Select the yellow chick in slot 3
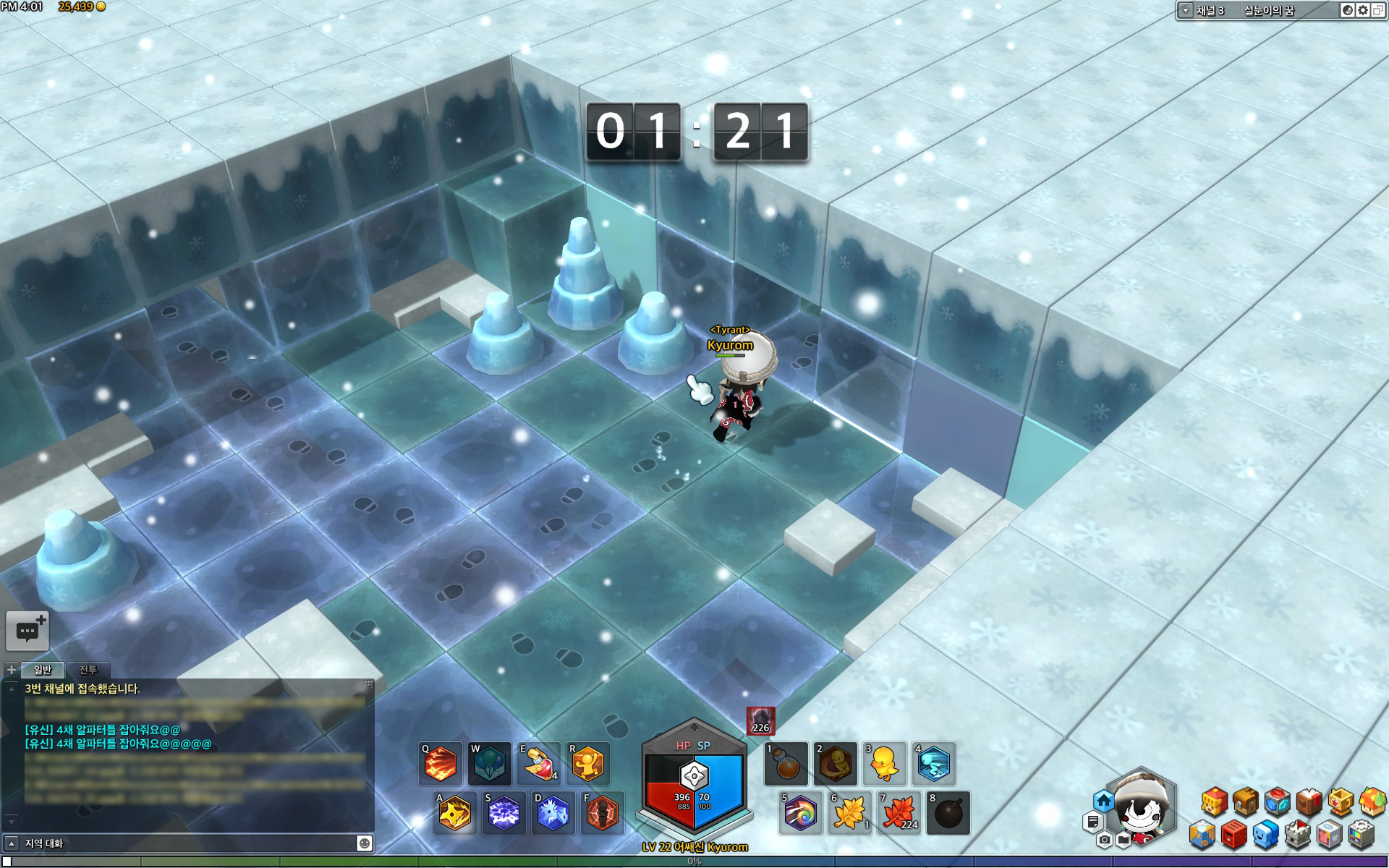The width and height of the screenshot is (1389, 868). (885, 764)
